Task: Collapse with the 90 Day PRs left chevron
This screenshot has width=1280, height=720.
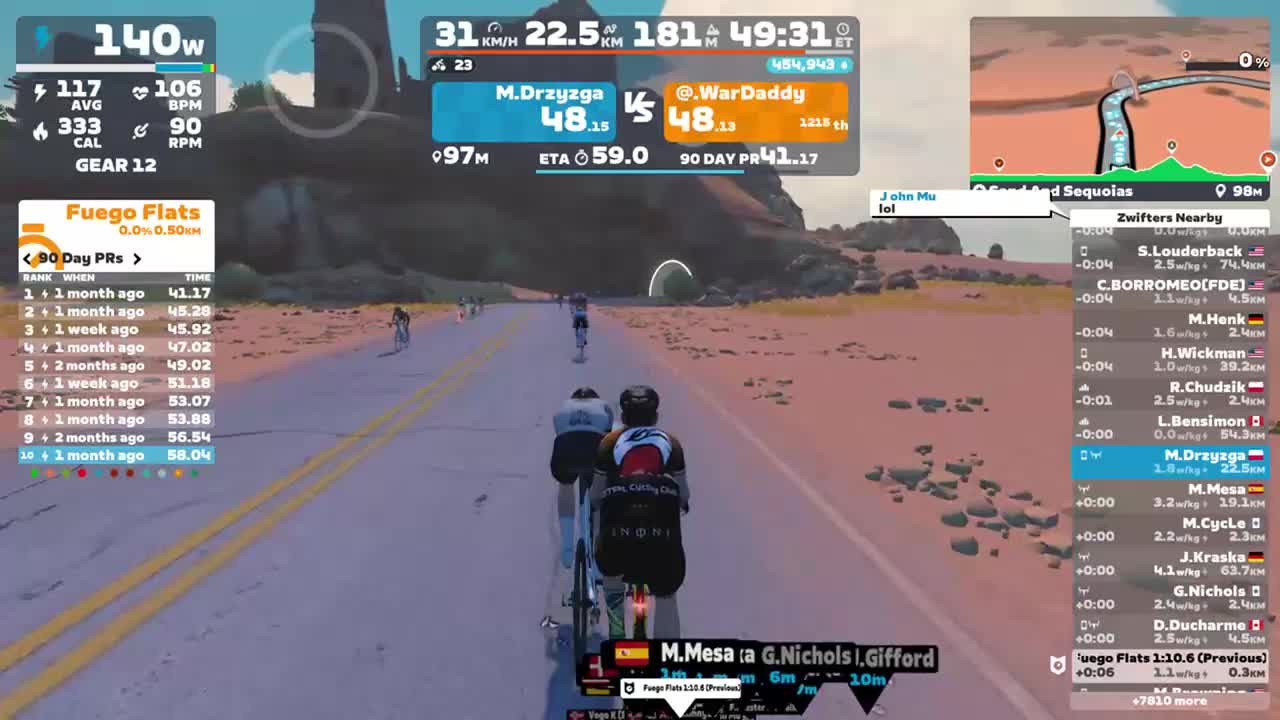Action: click(x=27, y=258)
